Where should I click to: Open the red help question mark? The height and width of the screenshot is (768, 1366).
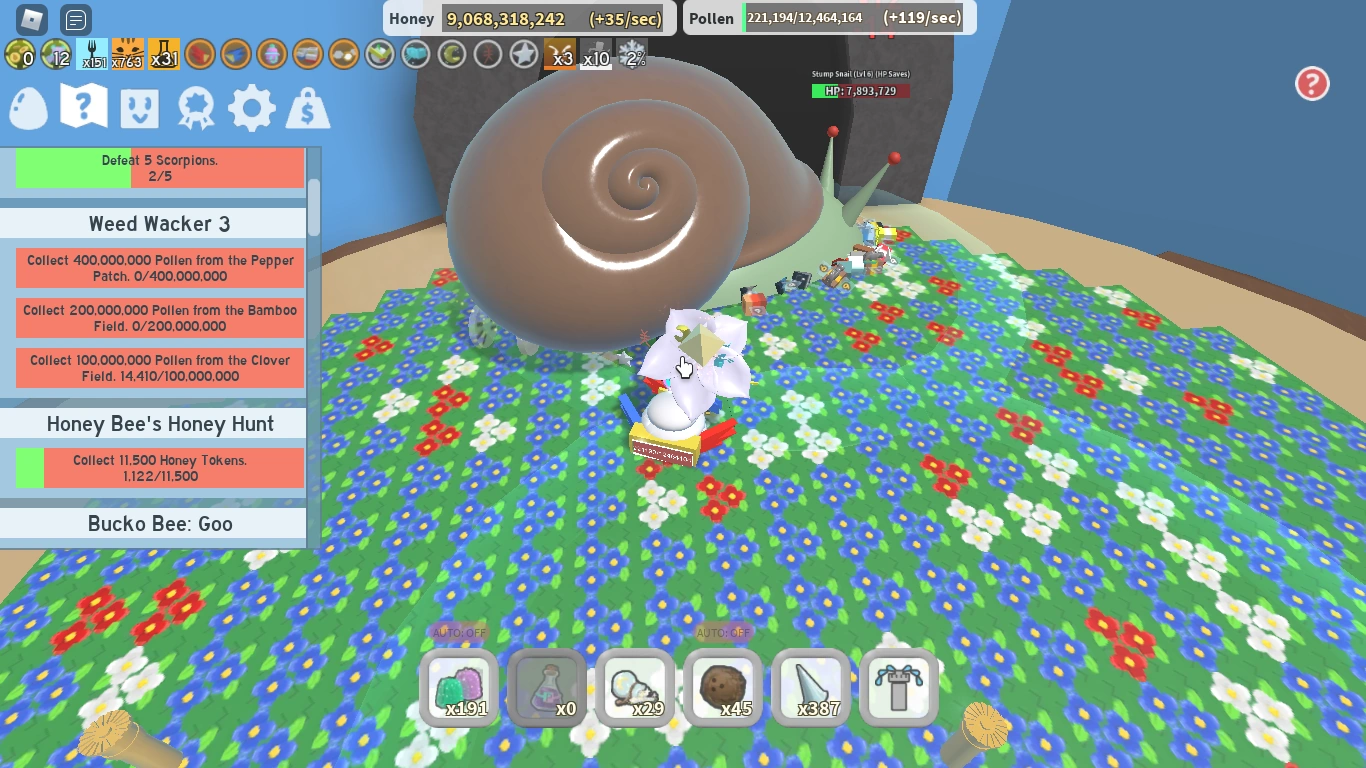1311,84
